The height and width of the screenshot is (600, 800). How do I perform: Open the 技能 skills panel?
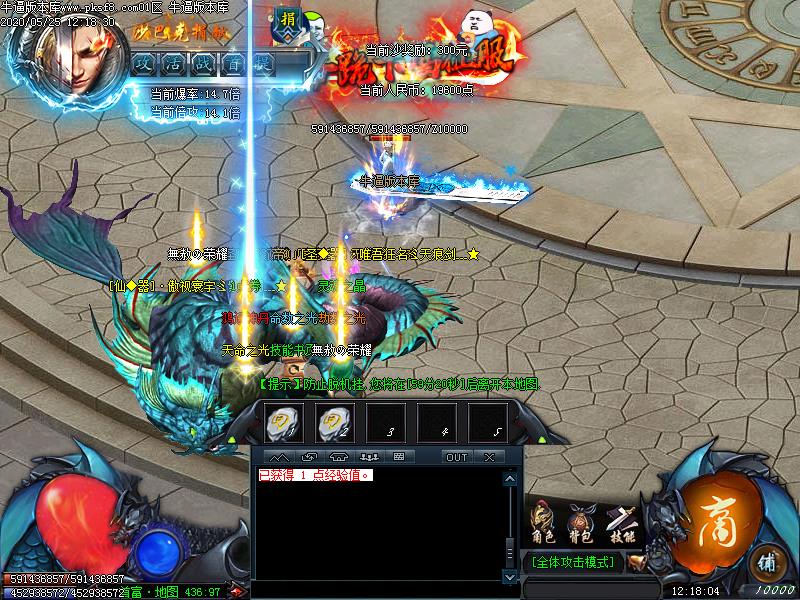(621, 521)
